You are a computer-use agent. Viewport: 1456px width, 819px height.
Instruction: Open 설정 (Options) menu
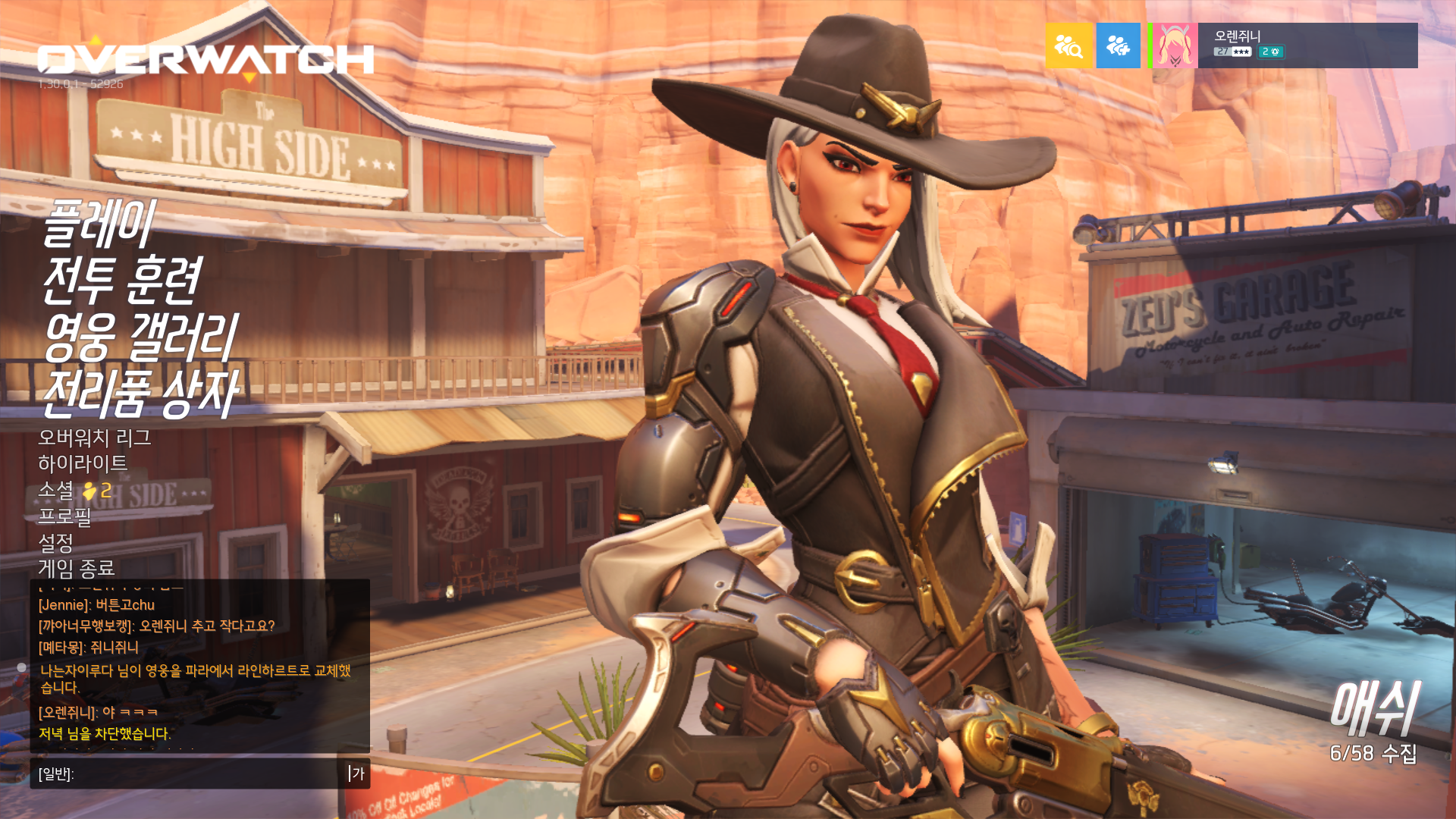pos(55,542)
